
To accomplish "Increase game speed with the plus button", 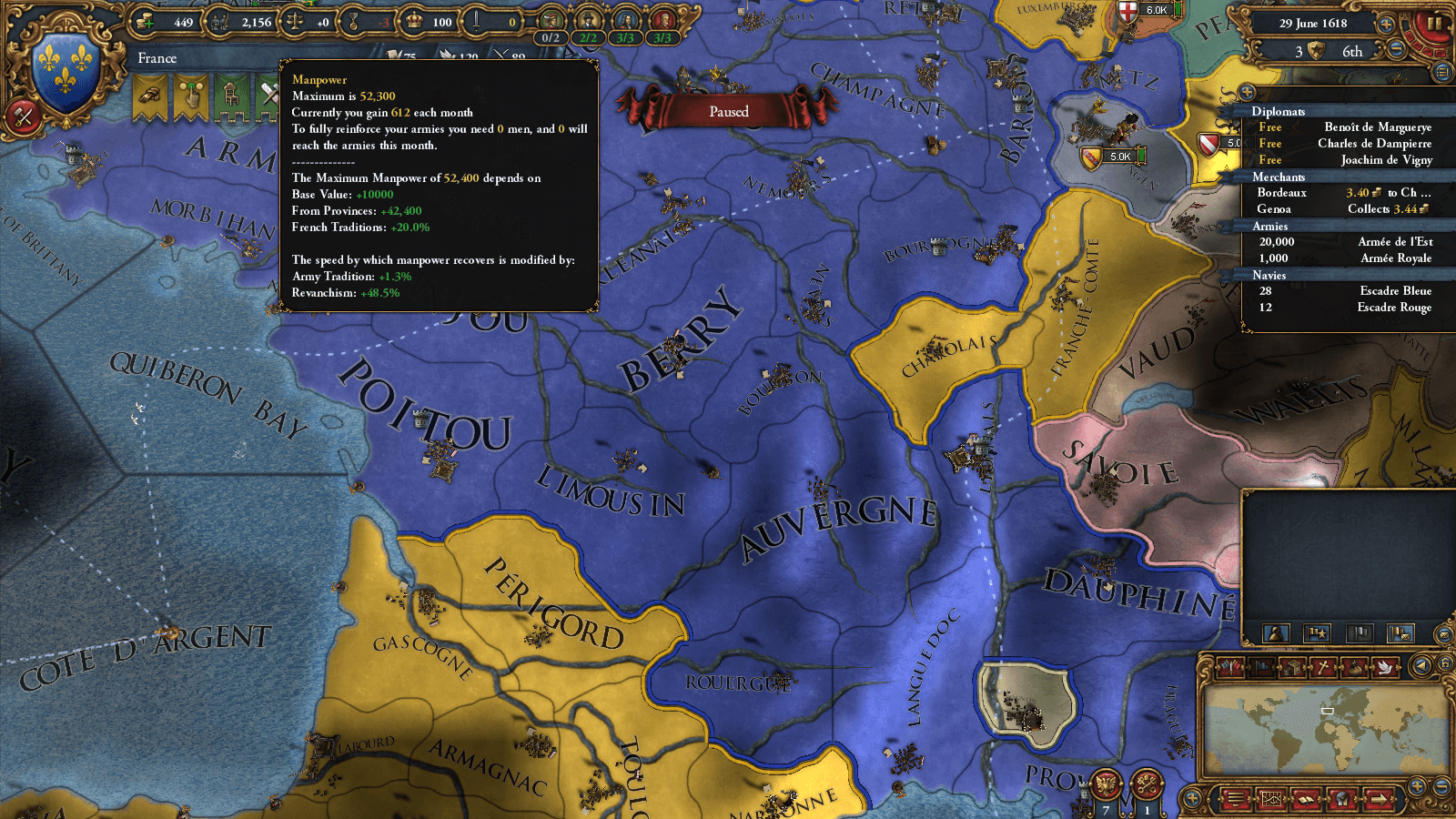I will pyautogui.click(x=1386, y=25).
